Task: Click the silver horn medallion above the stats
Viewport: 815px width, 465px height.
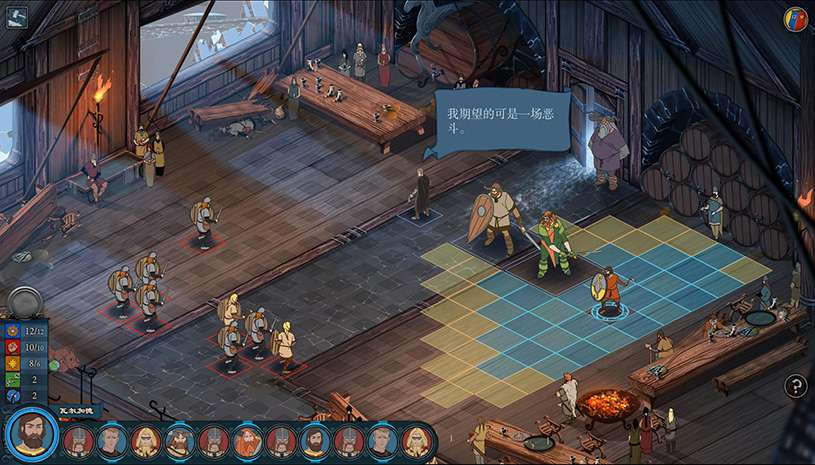Action: (24, 303)
